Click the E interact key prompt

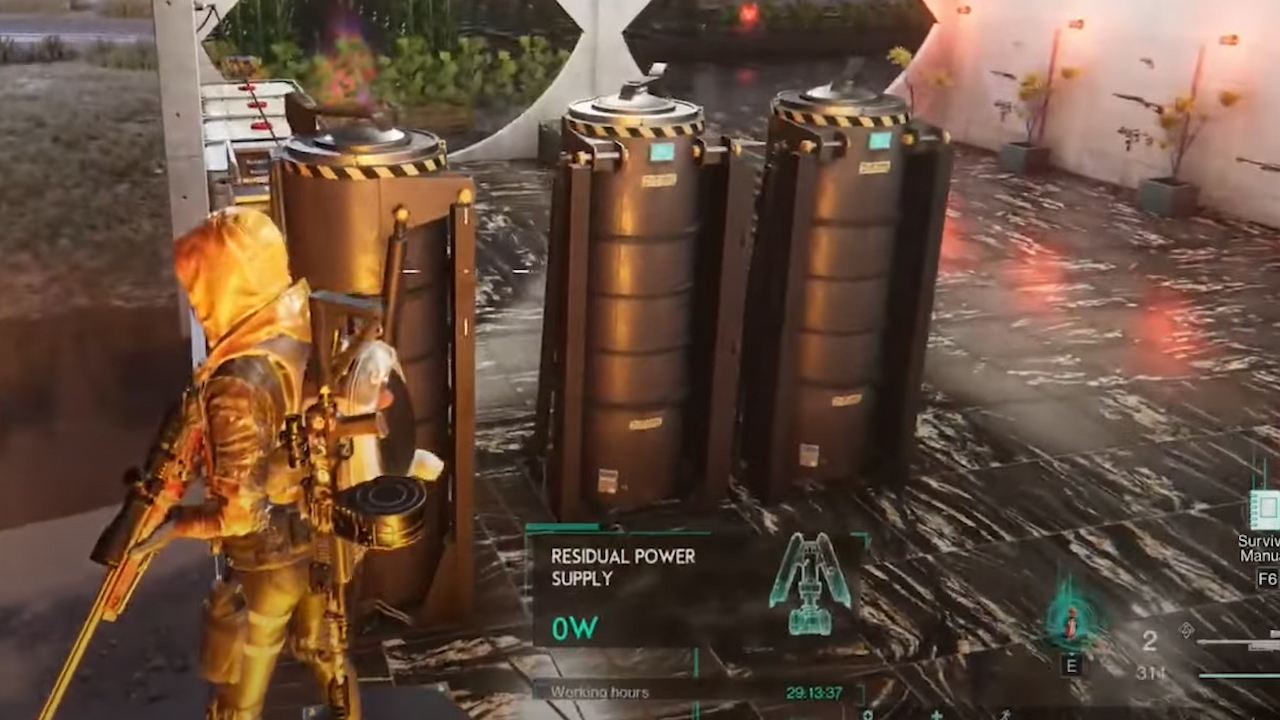coord(1070,664)
